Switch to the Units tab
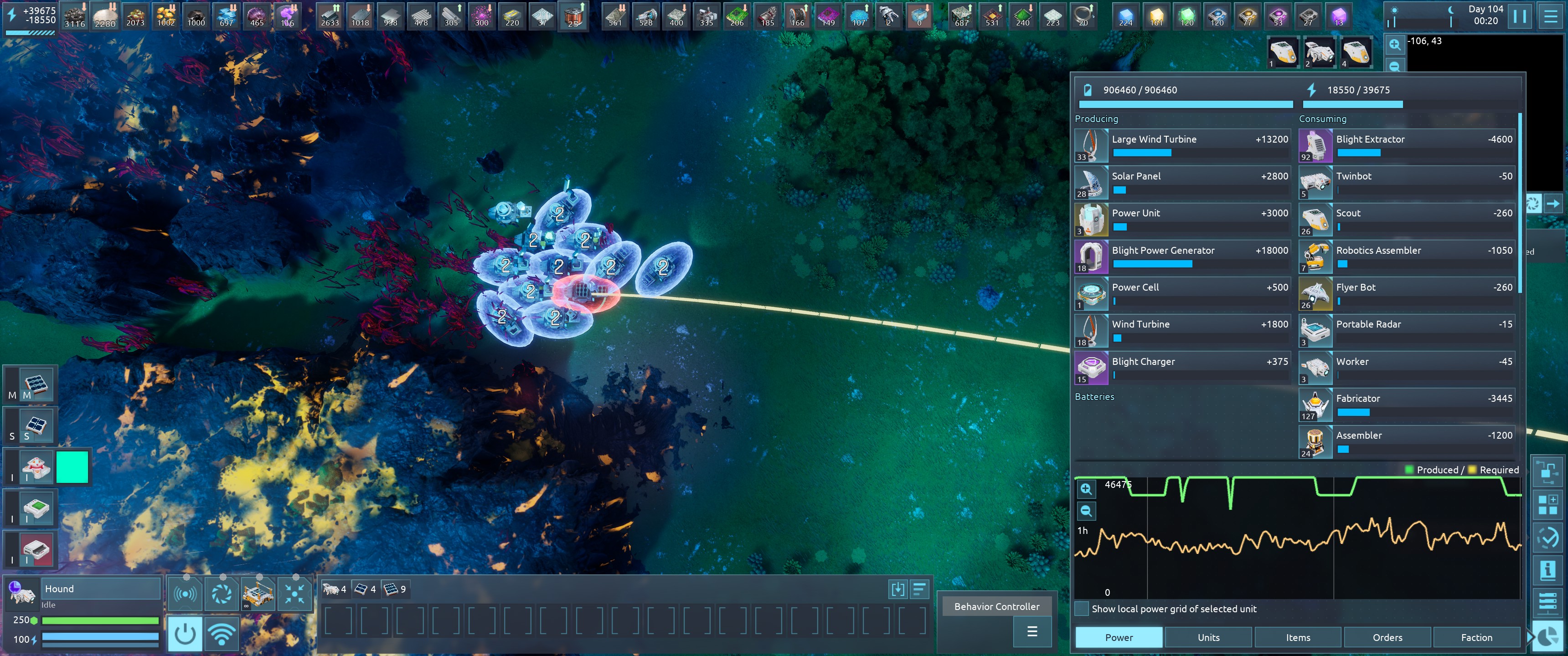The image size is (1568, 656). click(1208, 637)
